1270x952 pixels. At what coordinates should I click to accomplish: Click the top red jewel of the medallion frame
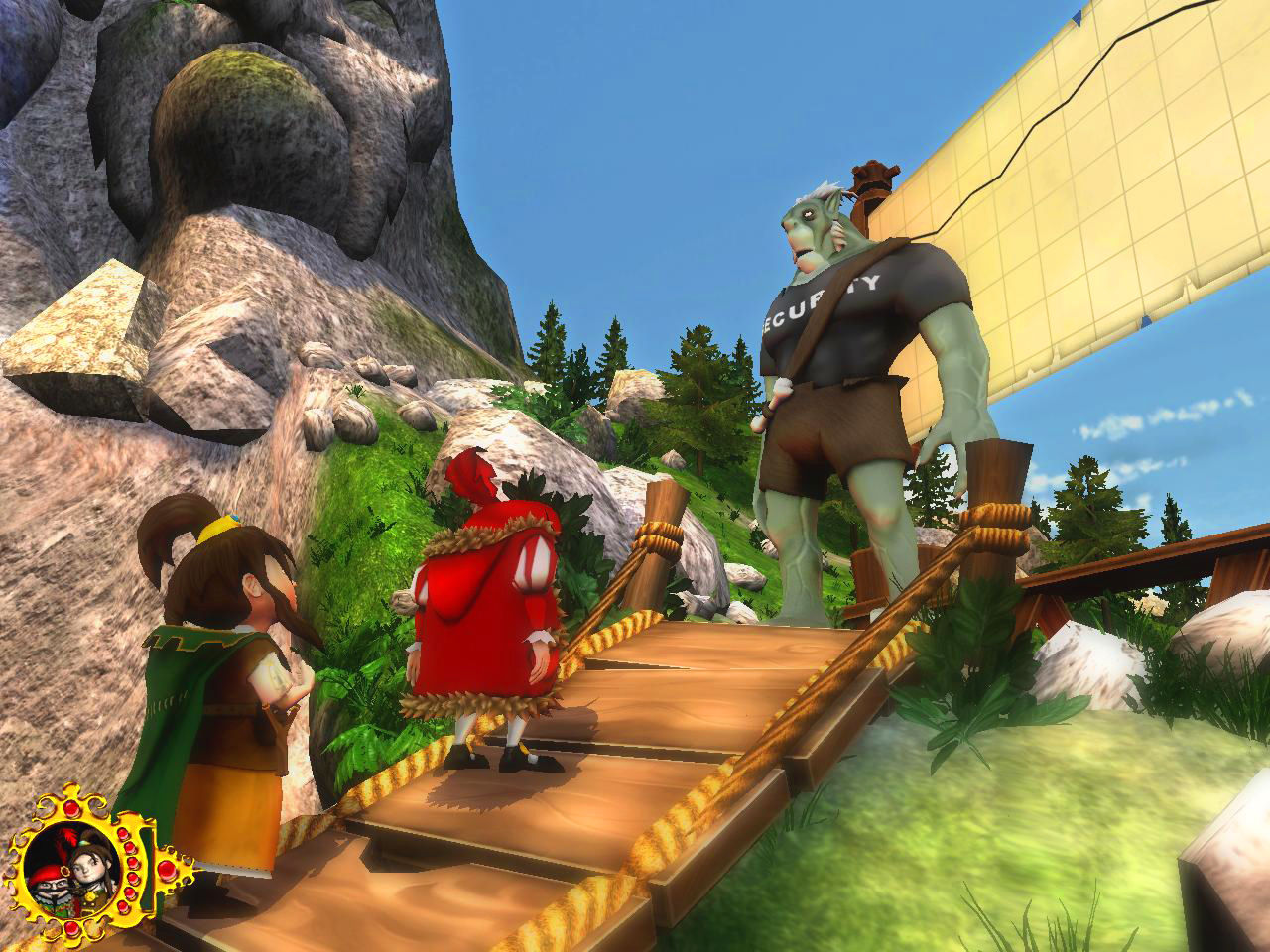coord(71,809)
